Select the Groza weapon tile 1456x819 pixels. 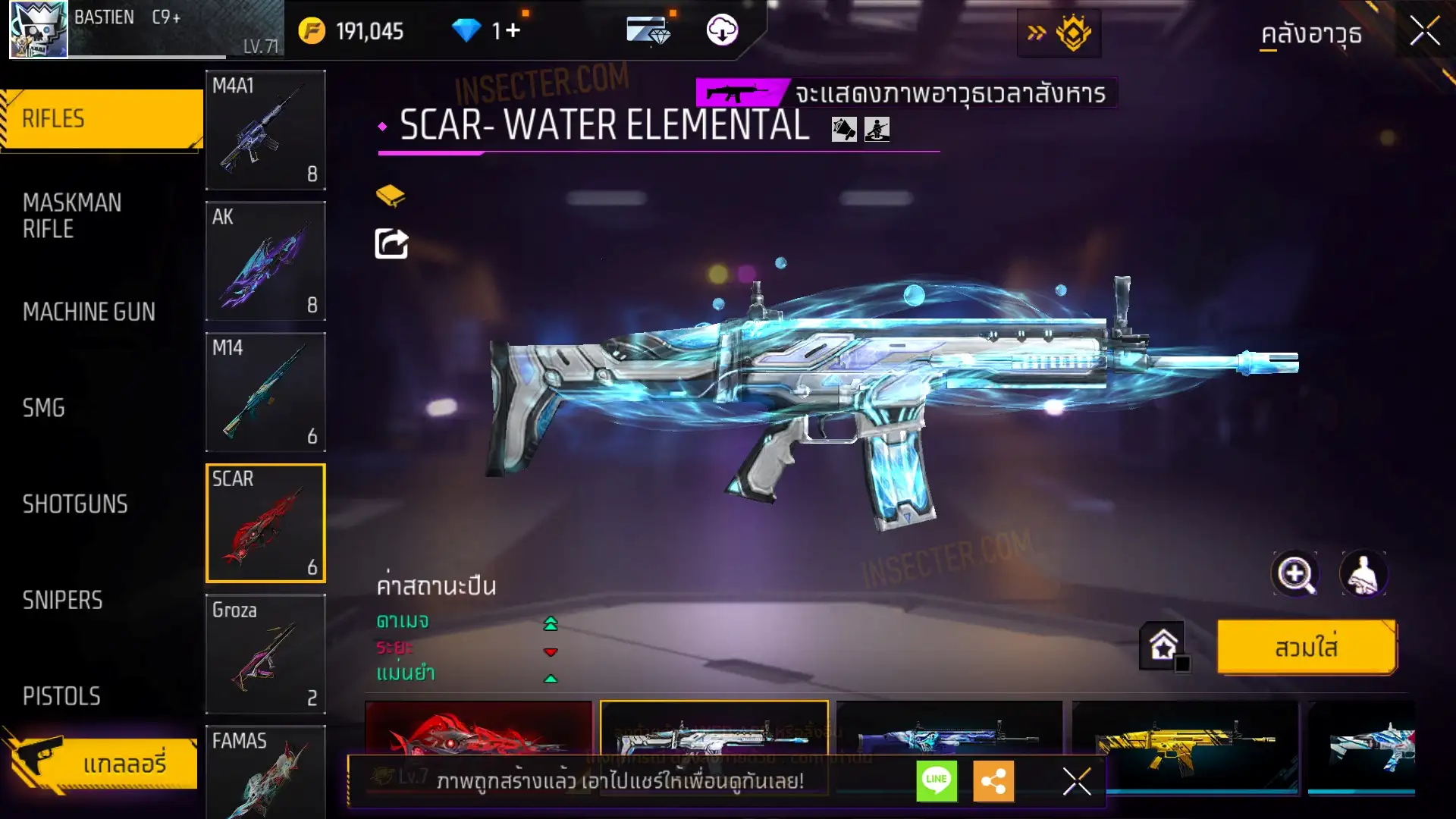265,654
